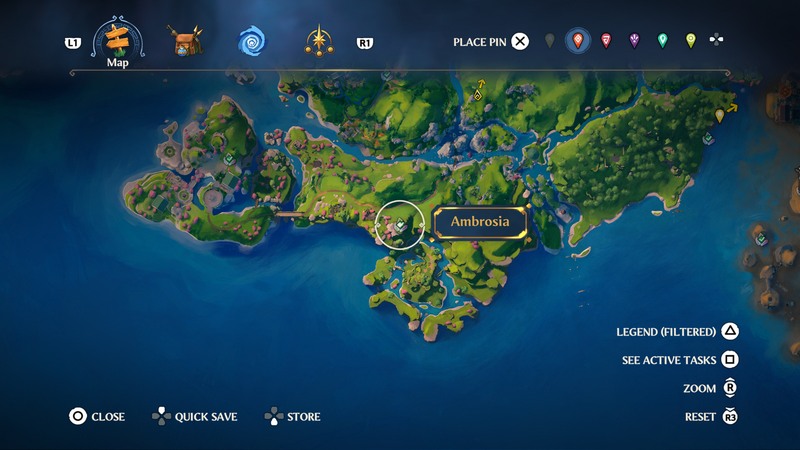
Task: Select the circled Ambrosia map marker
Action: pos(399,225)
